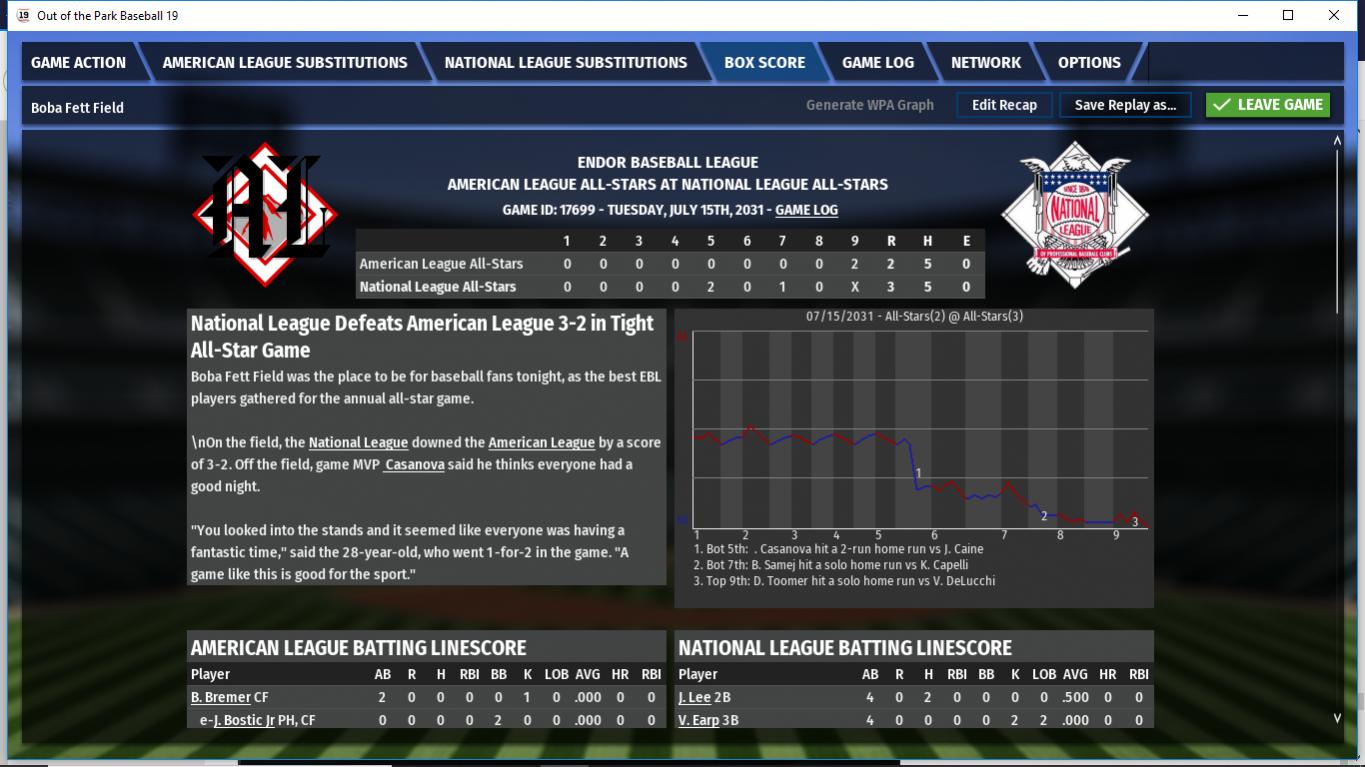Open American League Substitutions tab

(x=285, y=62)
